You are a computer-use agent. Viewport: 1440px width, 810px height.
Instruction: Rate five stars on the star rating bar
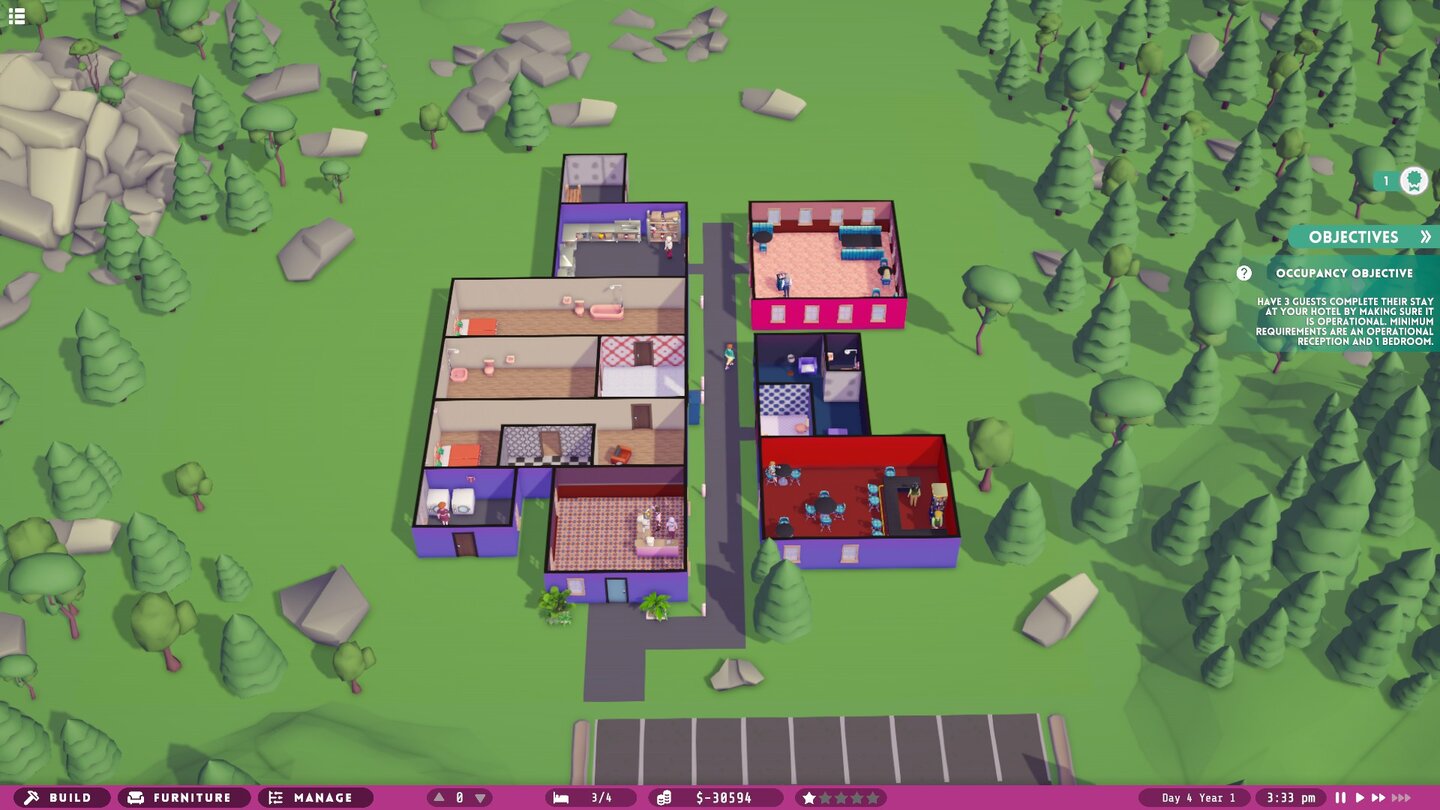click(x=875, y=797)
